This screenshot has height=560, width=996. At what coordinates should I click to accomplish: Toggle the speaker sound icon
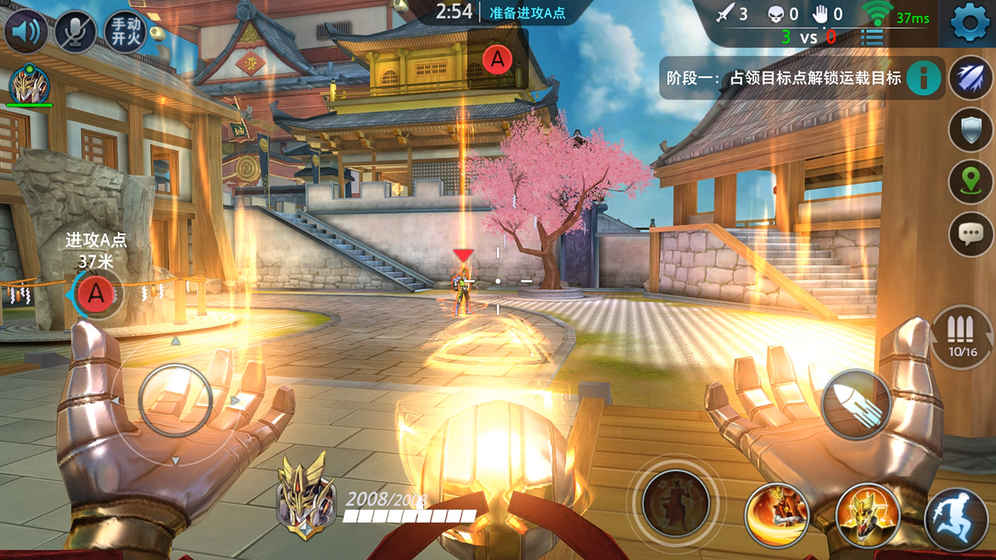tap(26, 31)
